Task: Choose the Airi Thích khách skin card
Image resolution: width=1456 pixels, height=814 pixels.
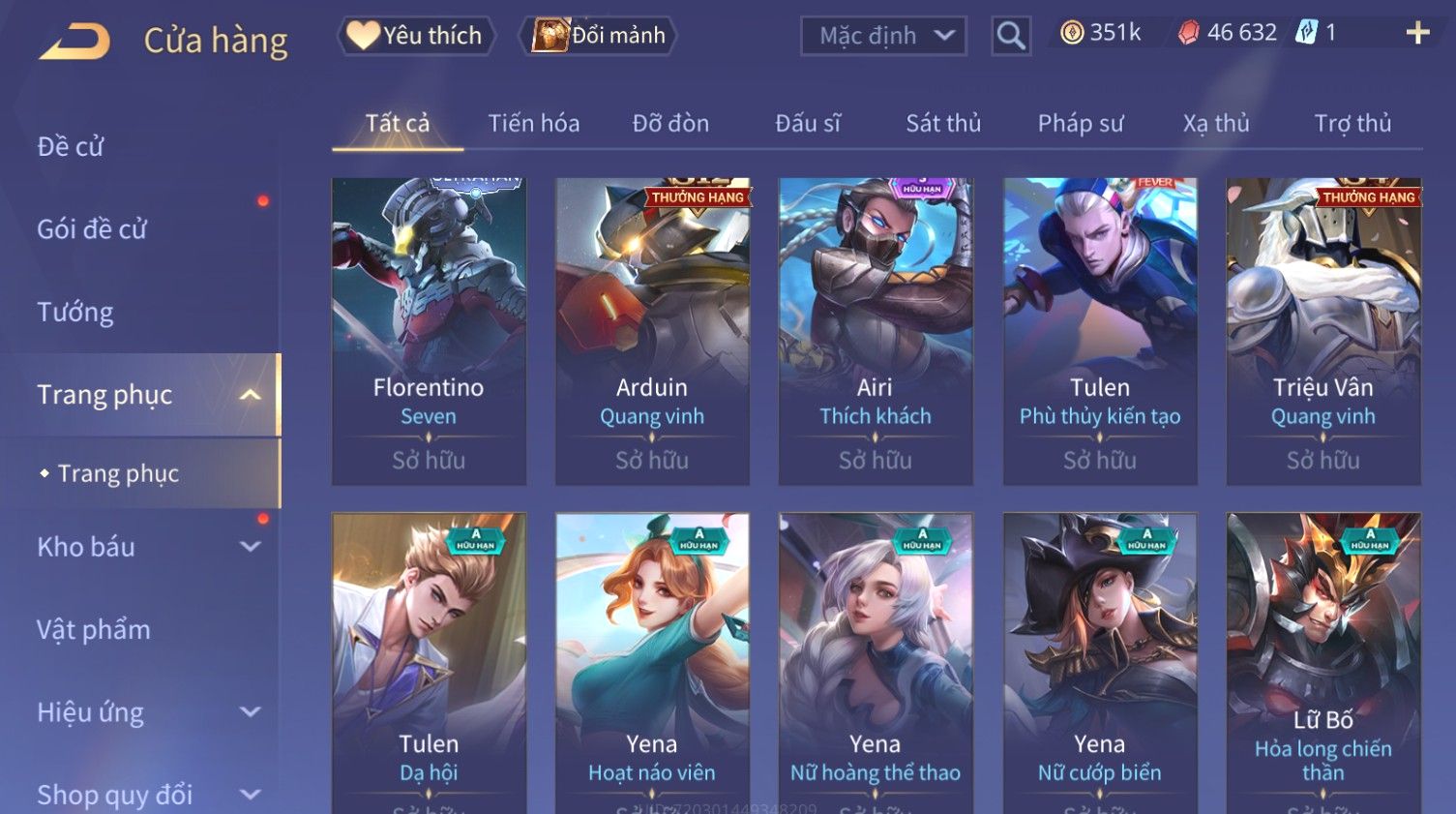Action: [876, 329]
